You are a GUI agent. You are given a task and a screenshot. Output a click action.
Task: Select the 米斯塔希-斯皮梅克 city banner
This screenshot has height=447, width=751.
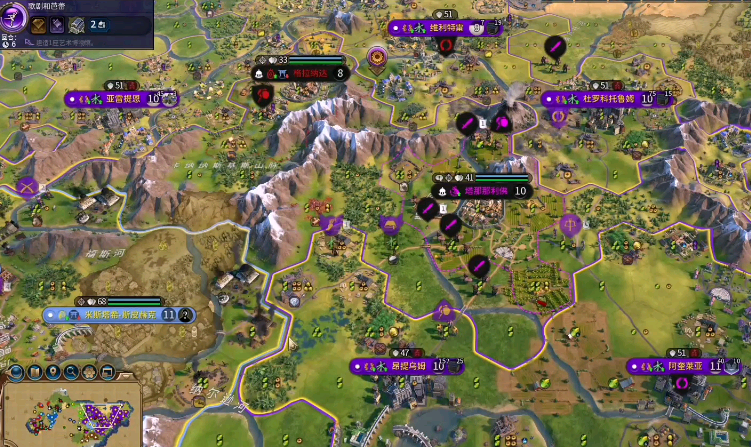(112, 315)
